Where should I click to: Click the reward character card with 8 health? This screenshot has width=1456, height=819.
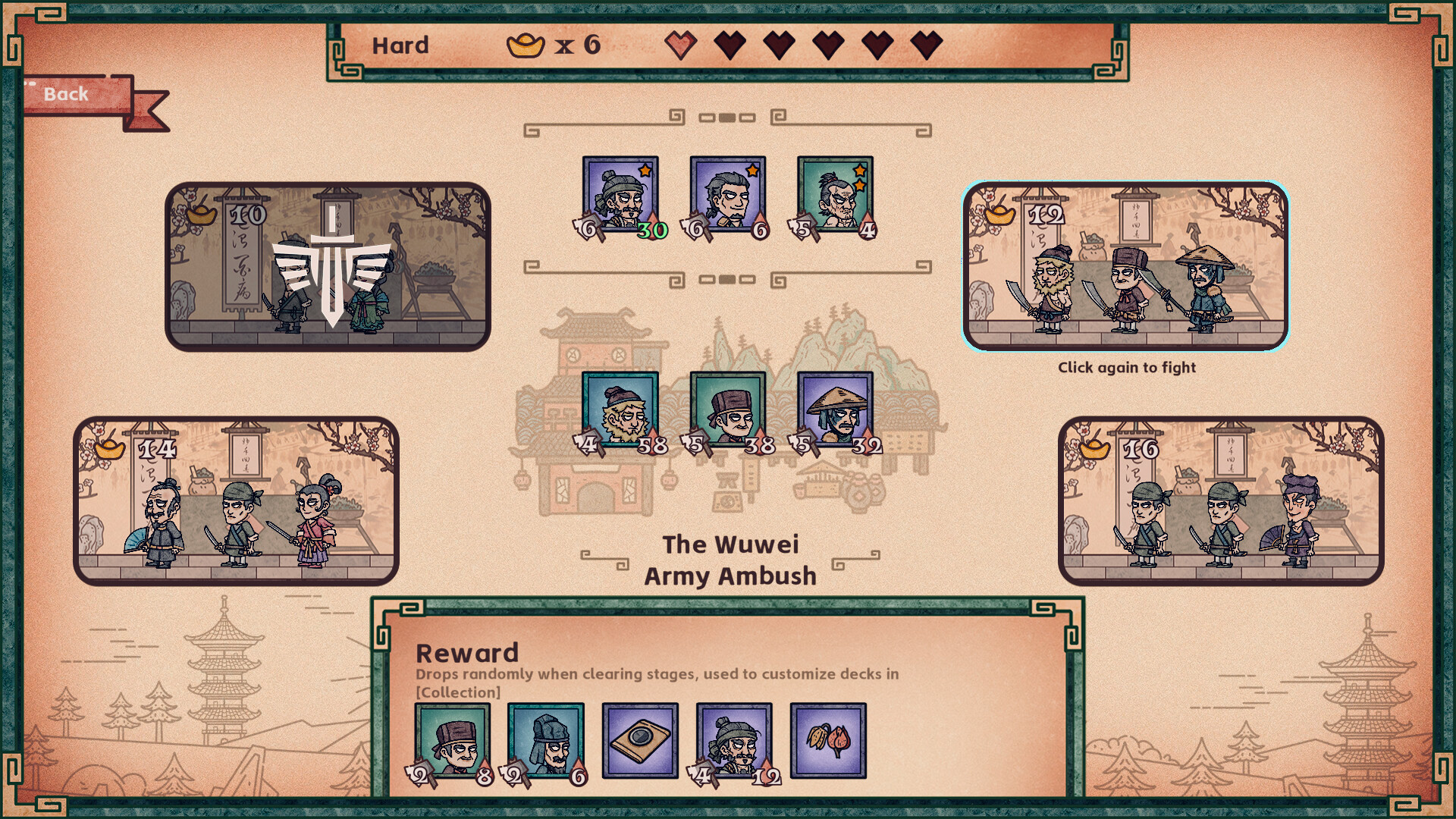coord(452,738)
